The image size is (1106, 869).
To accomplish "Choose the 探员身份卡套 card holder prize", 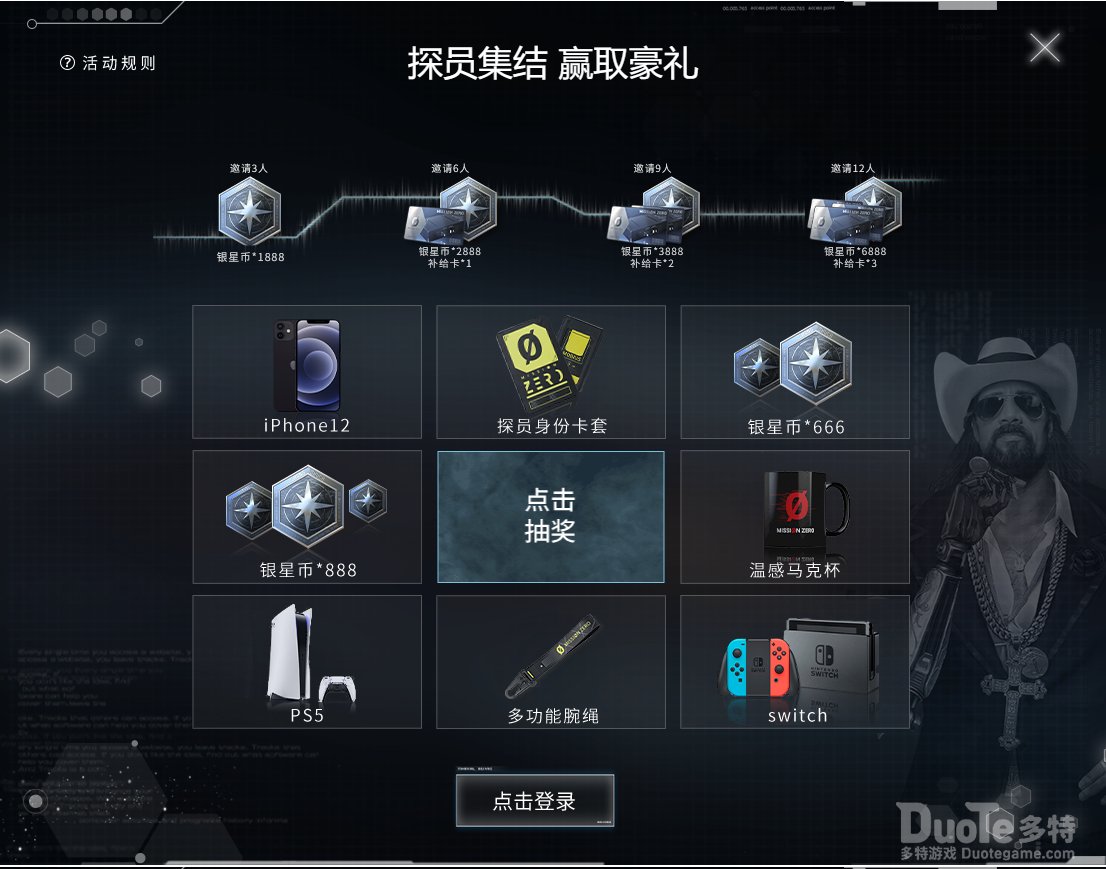I will point(551,372).
